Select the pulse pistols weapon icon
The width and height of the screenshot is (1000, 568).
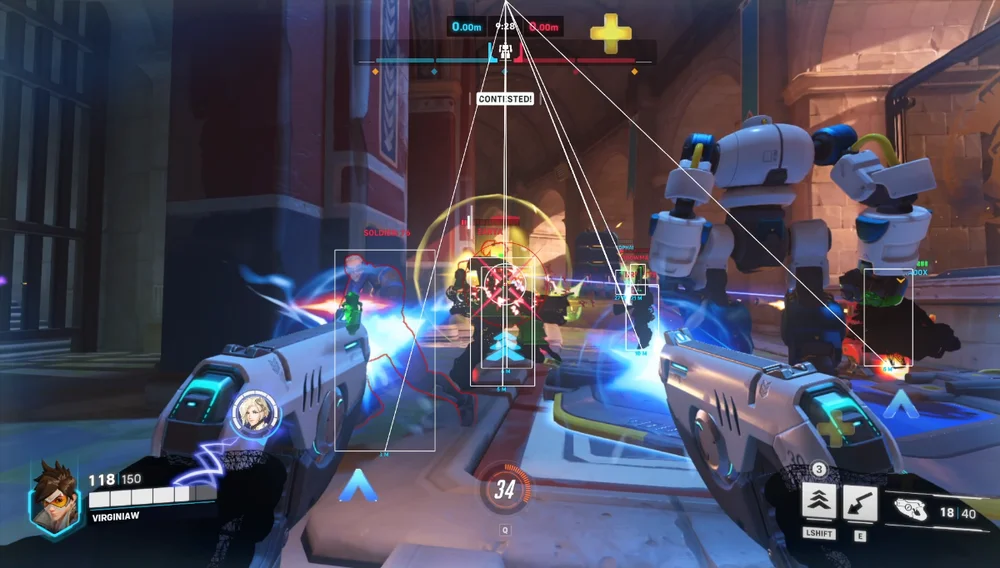[x=911, y=507]
